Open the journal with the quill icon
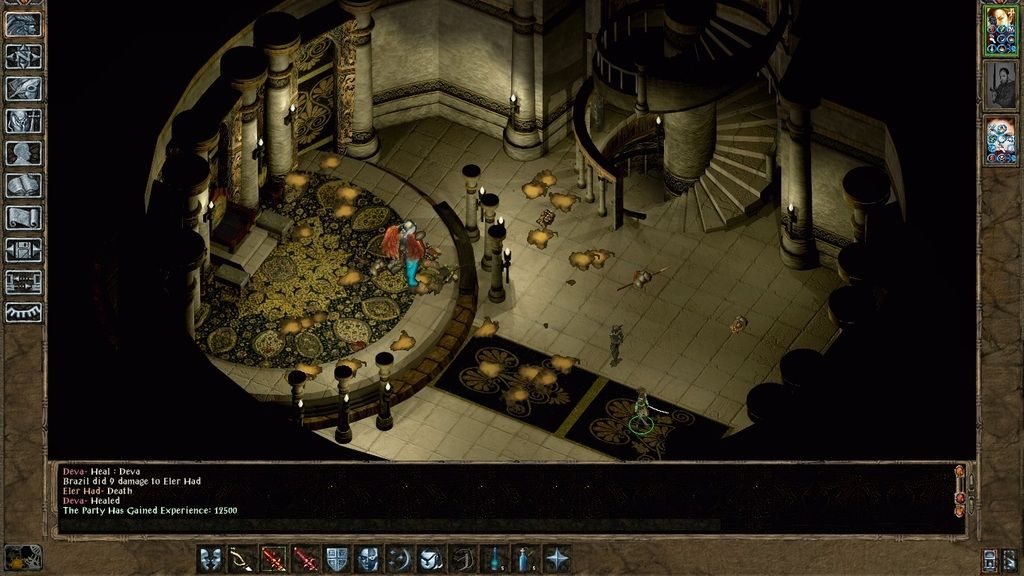 [x=24, y=89]
